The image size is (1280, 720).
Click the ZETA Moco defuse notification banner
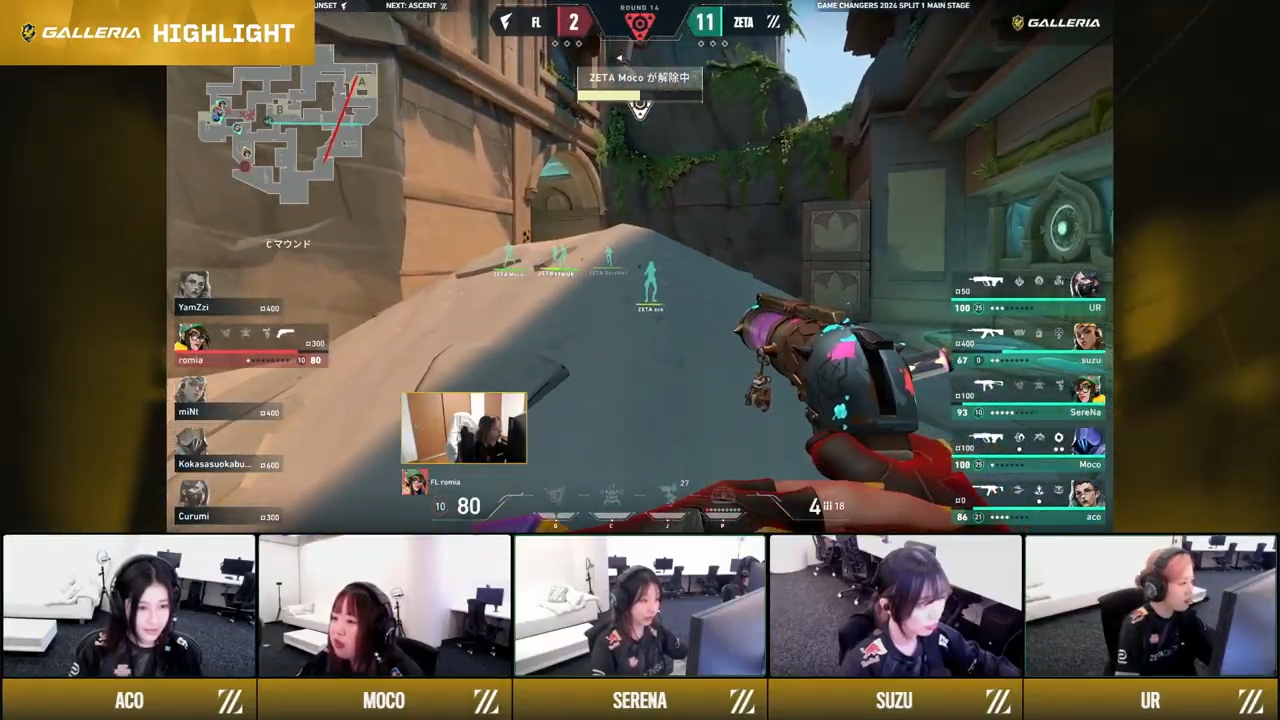click(640, 78)
